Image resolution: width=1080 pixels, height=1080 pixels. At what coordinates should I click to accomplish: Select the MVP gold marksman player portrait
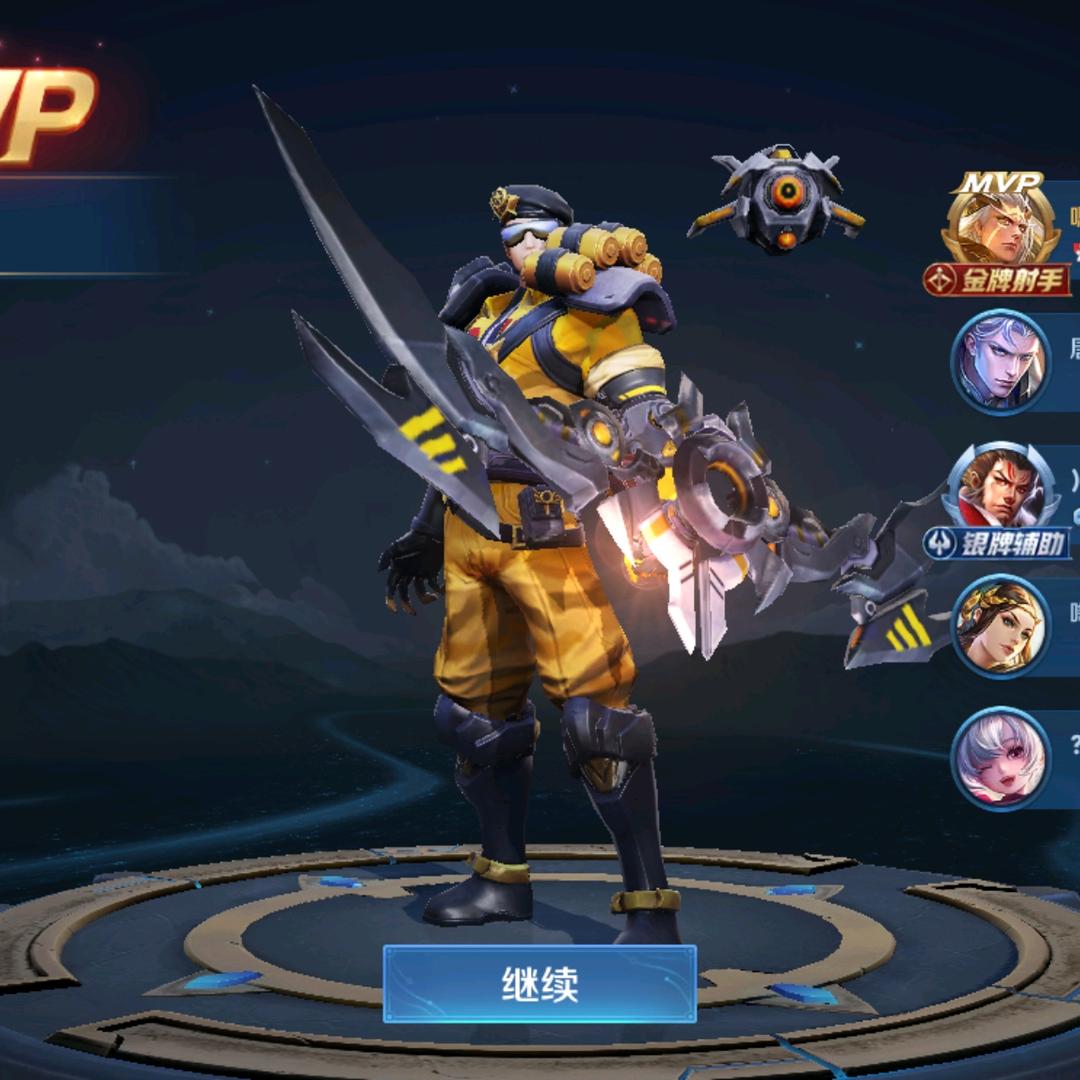[x=999, y=231]
